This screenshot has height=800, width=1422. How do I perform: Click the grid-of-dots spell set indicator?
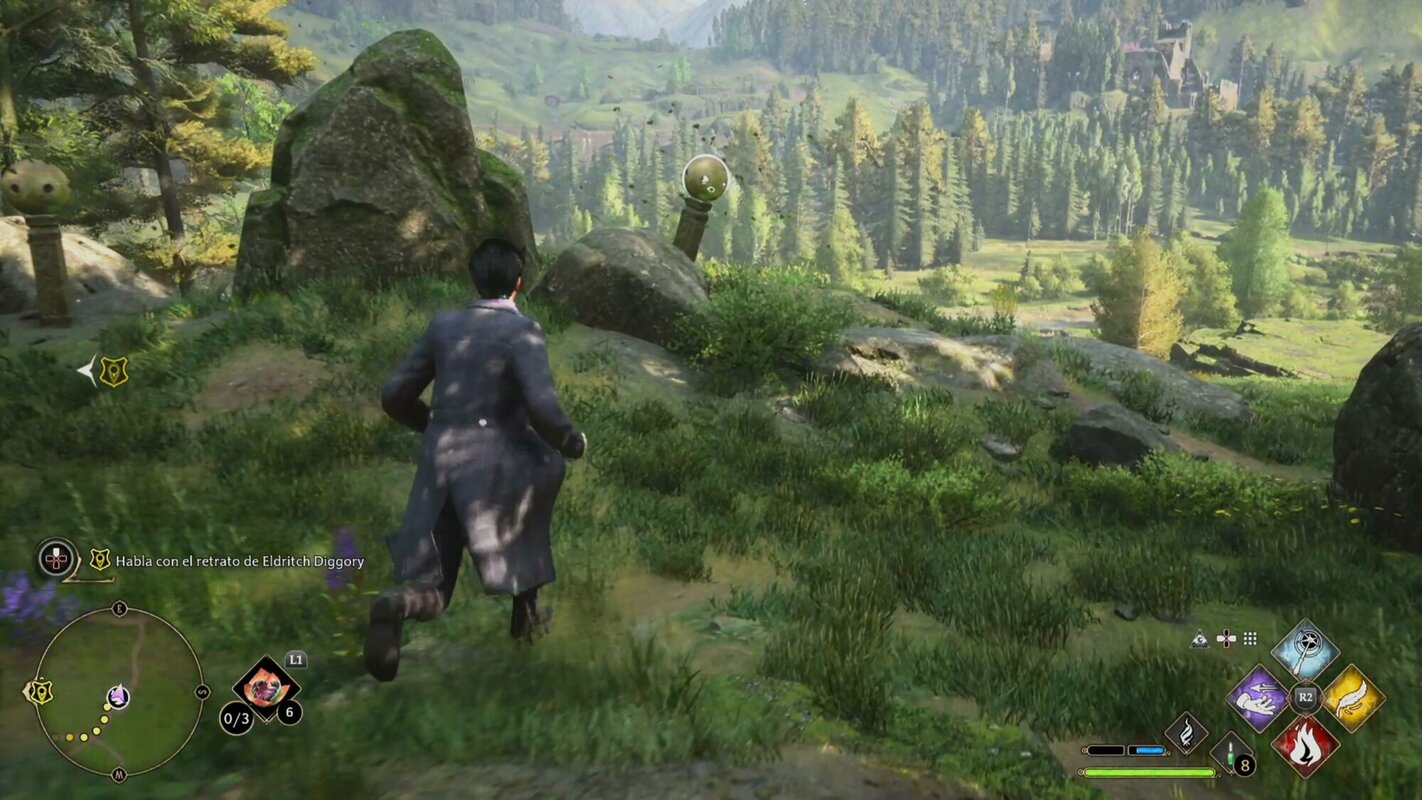point(1248,639)
